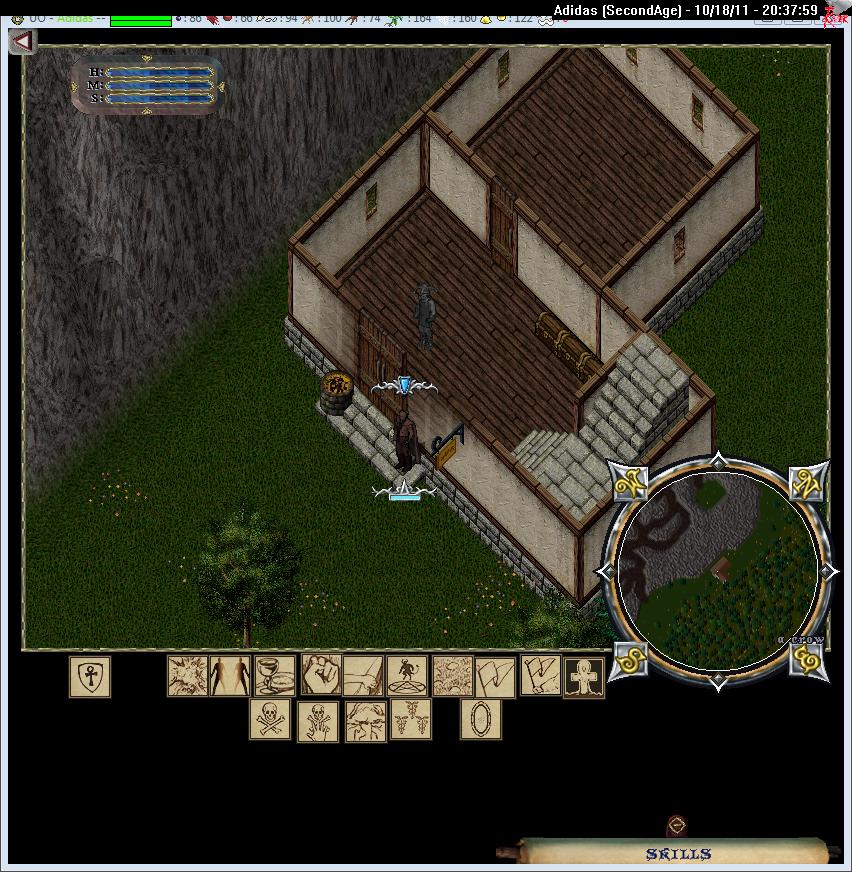Activate the clenched fist skill icon
This screenshot has width=852, height=872.
(x=321, y=676)
